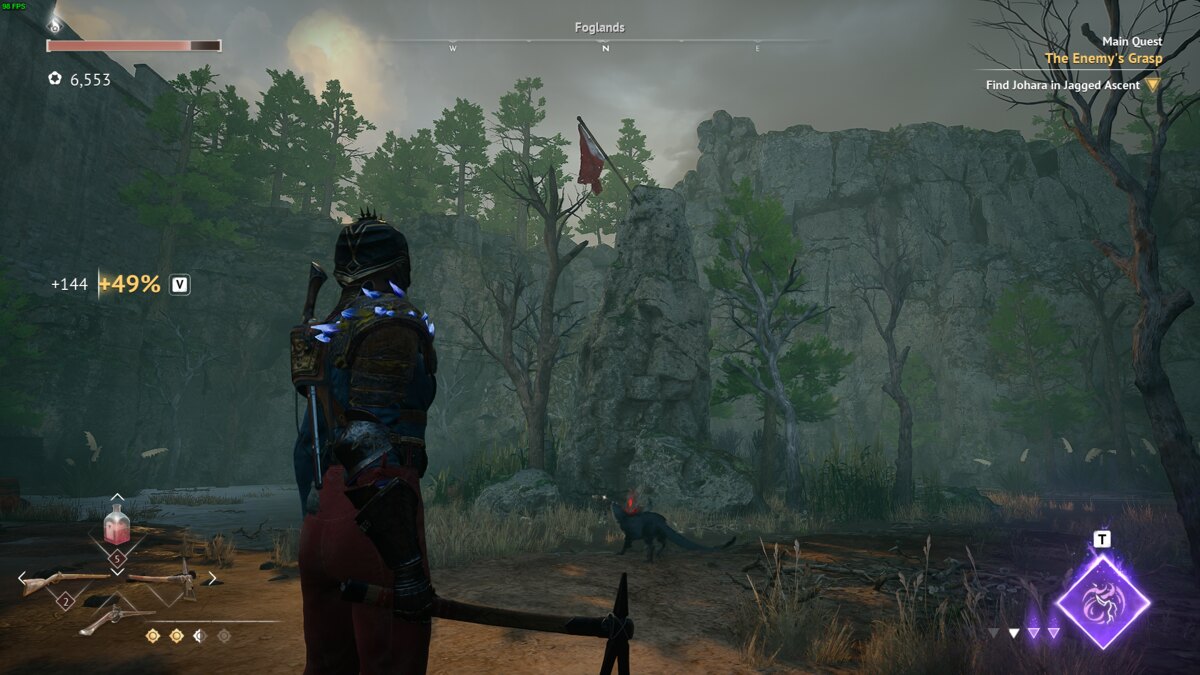Select the red healing flask slot
The height and width of the screenshot is (675, 1200).
(117, 525)
